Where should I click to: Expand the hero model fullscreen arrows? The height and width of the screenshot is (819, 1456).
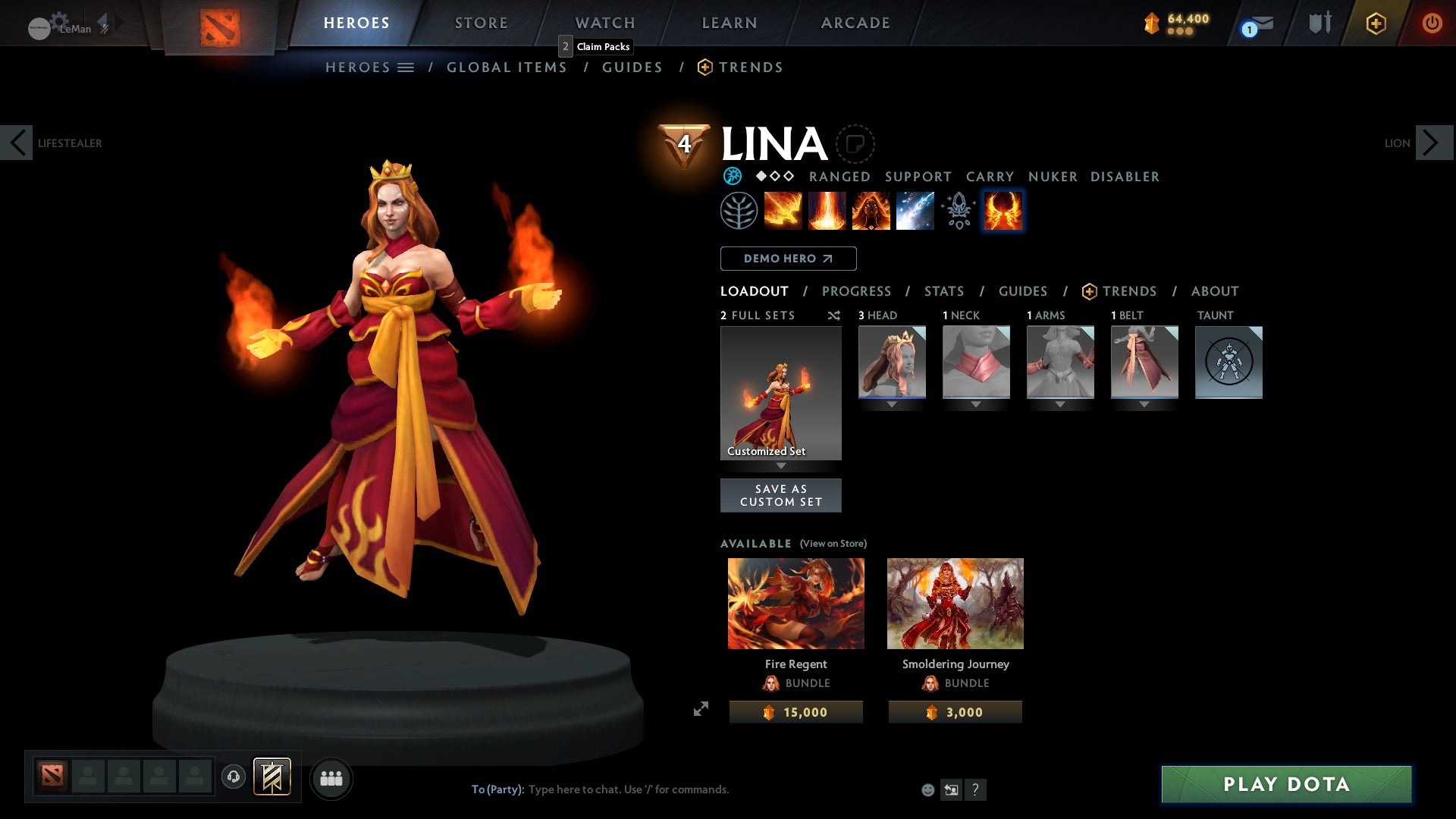pos(701,708)
